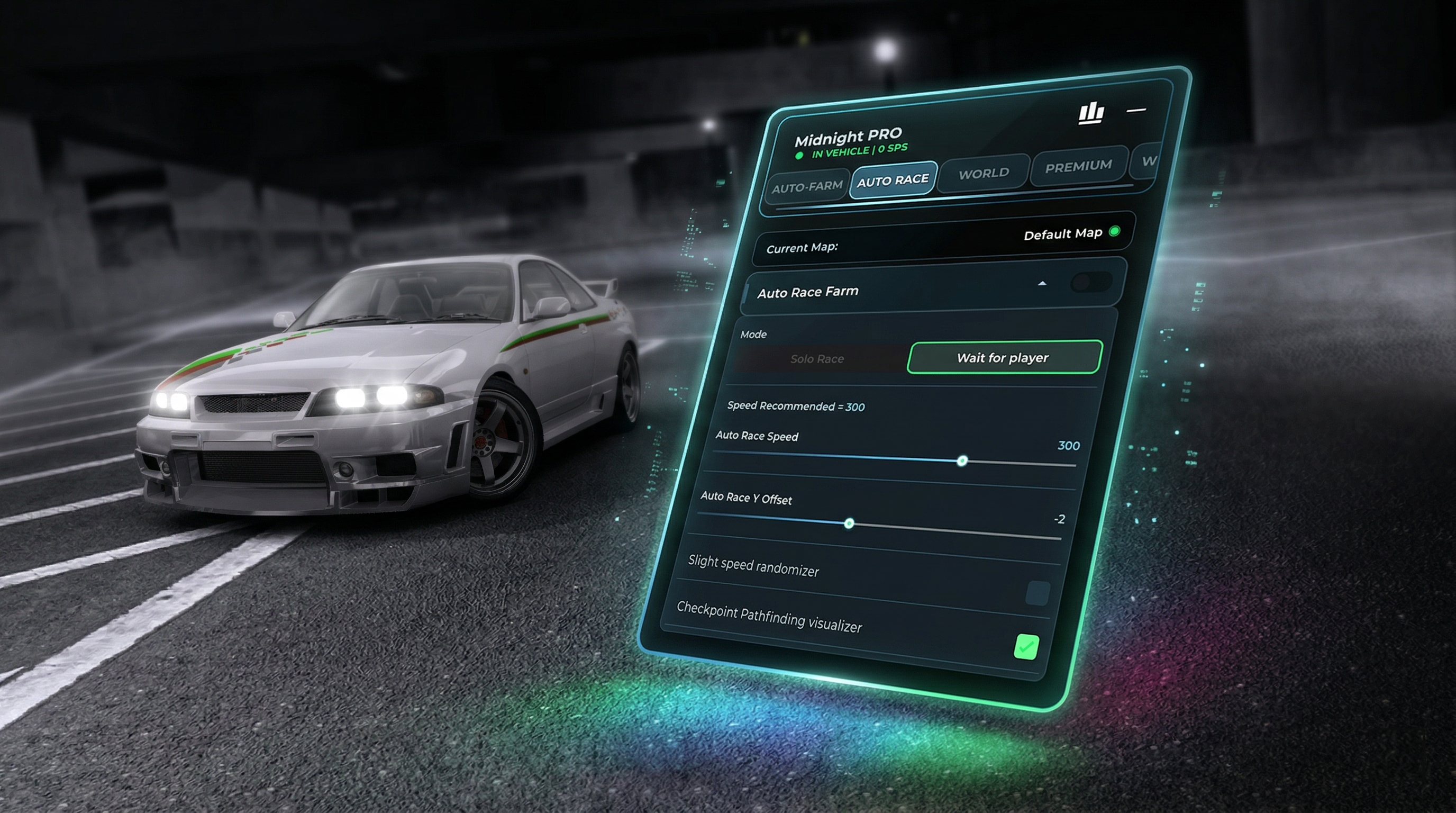This screenshot has width=1456, height=813.
Task: Open the WORLD tab
Action: pyautogui.click(x=984, y=173)
